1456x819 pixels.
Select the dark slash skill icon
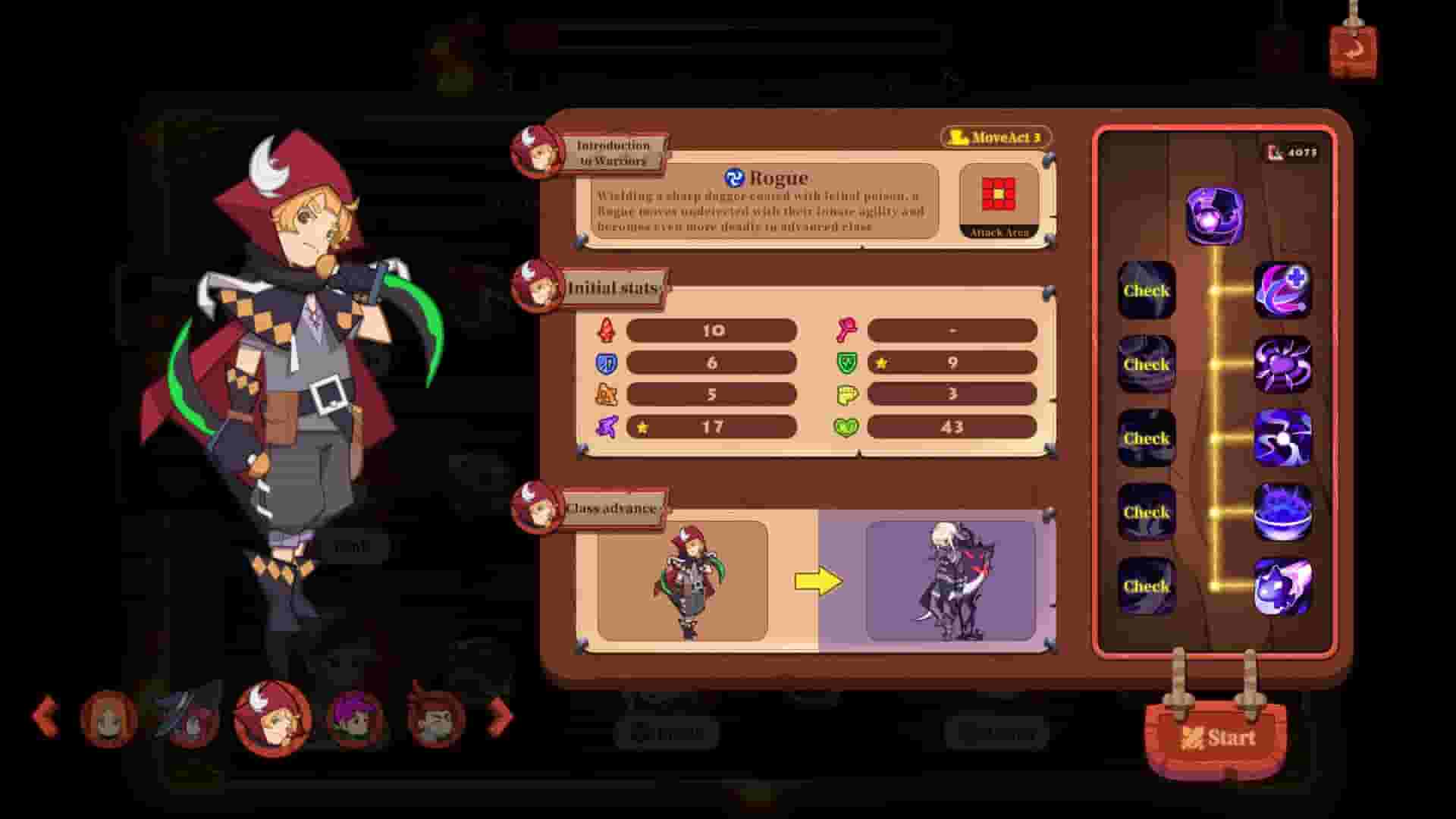[x=1285, y=440]
